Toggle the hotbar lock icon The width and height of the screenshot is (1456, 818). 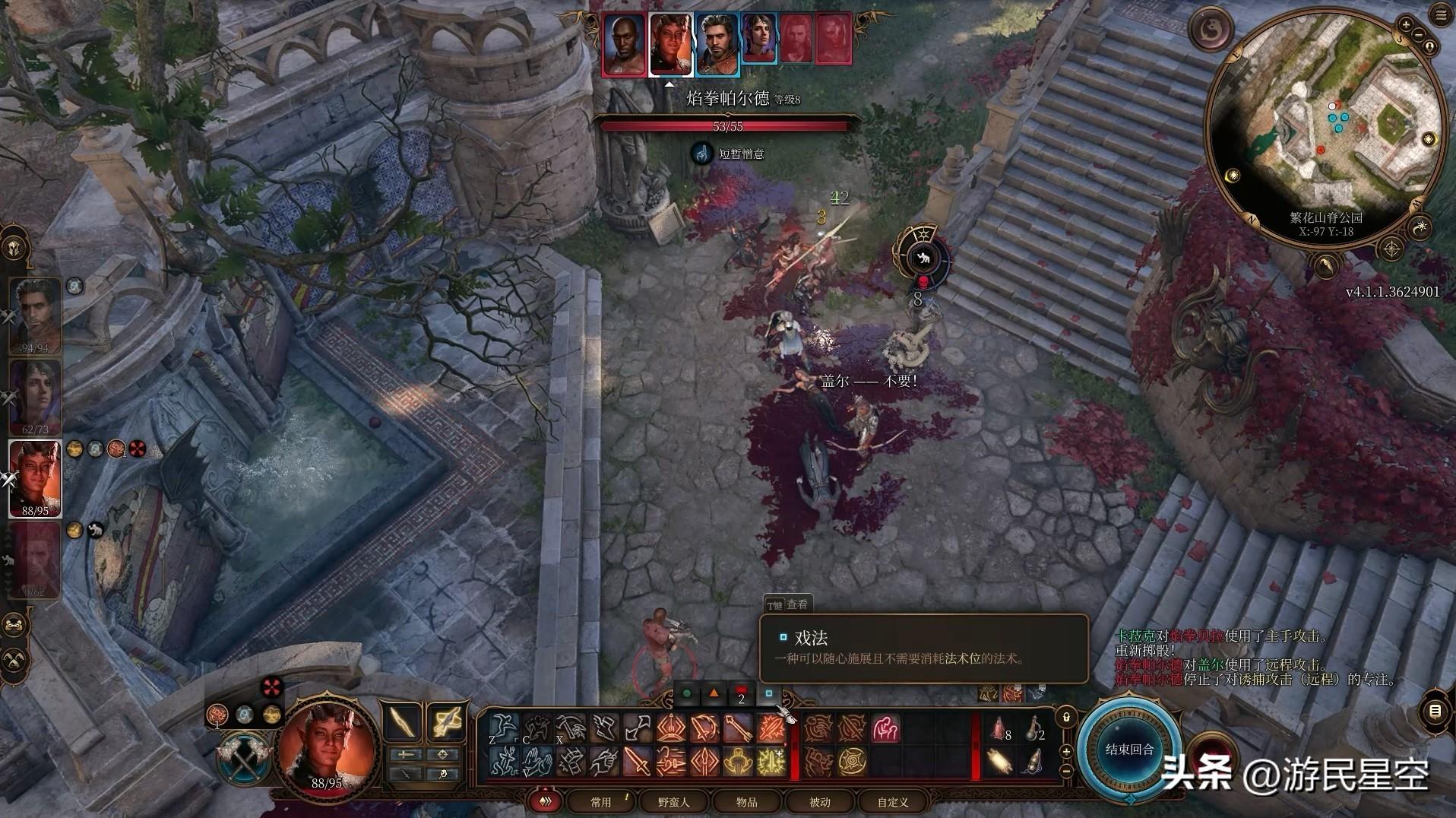click(x=1066, y=717)
